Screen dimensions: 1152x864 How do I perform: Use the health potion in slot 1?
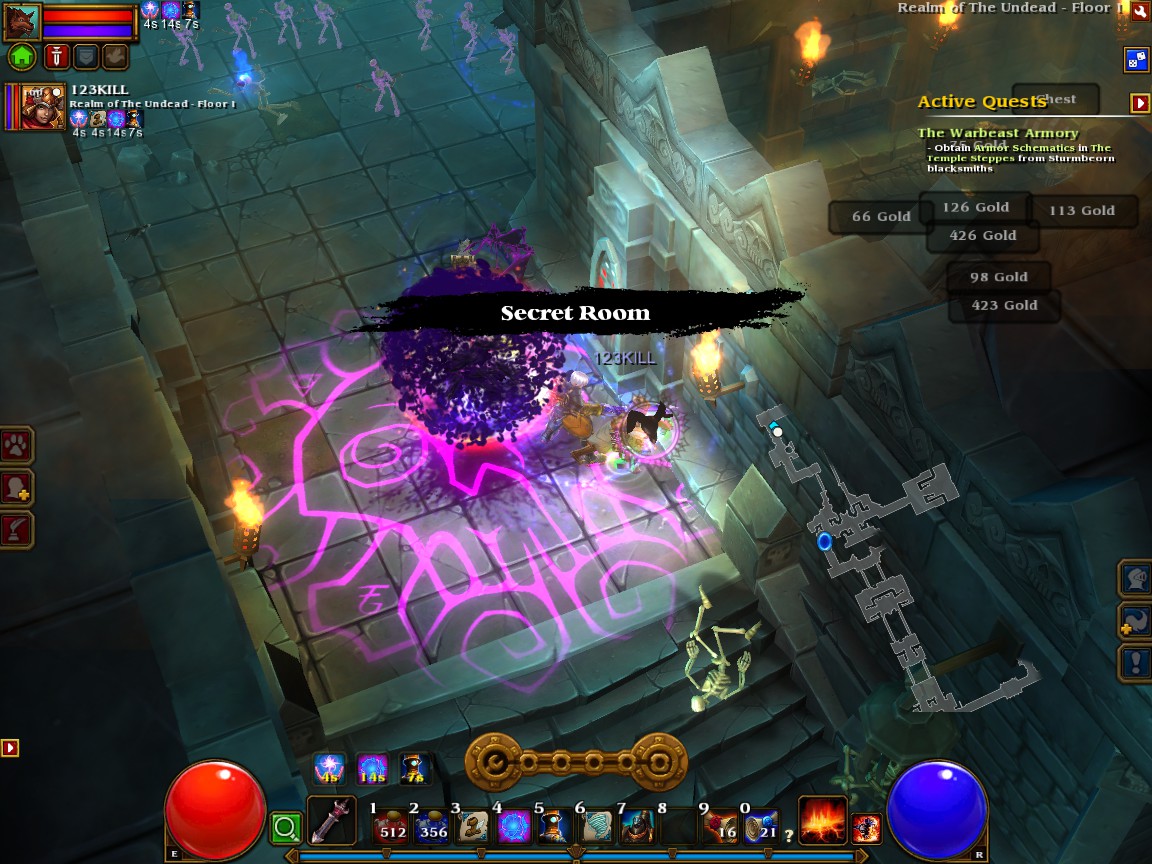point(390,827)
